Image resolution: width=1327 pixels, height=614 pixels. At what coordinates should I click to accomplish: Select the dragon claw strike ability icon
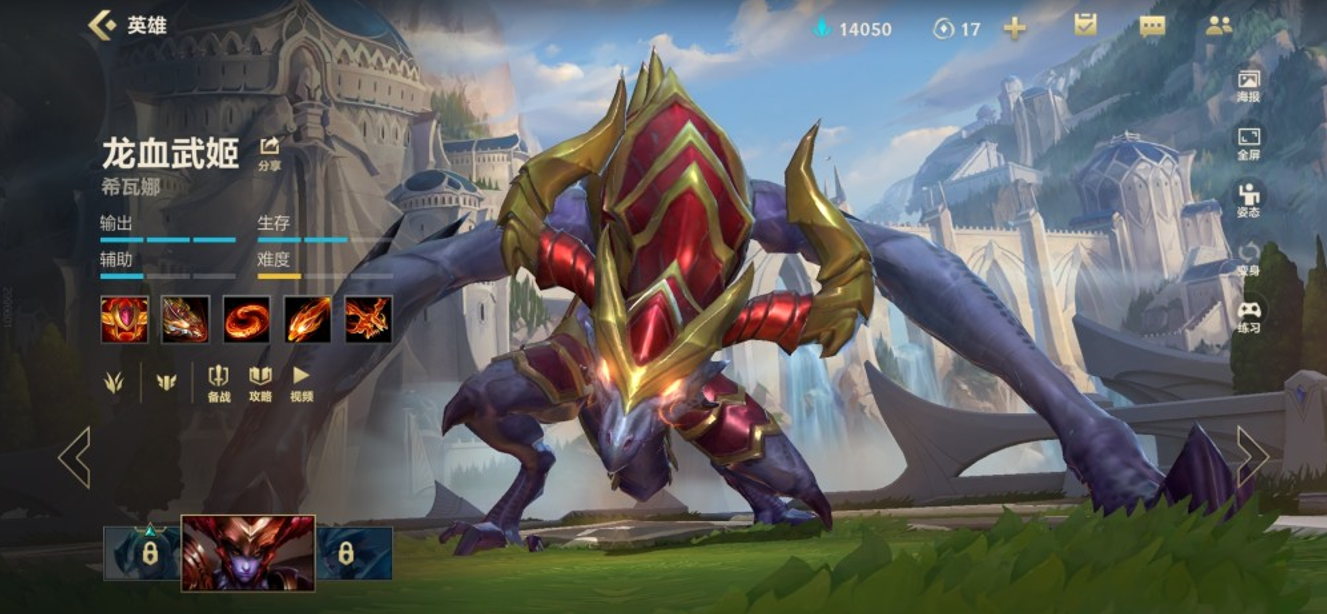pos(185,320)
